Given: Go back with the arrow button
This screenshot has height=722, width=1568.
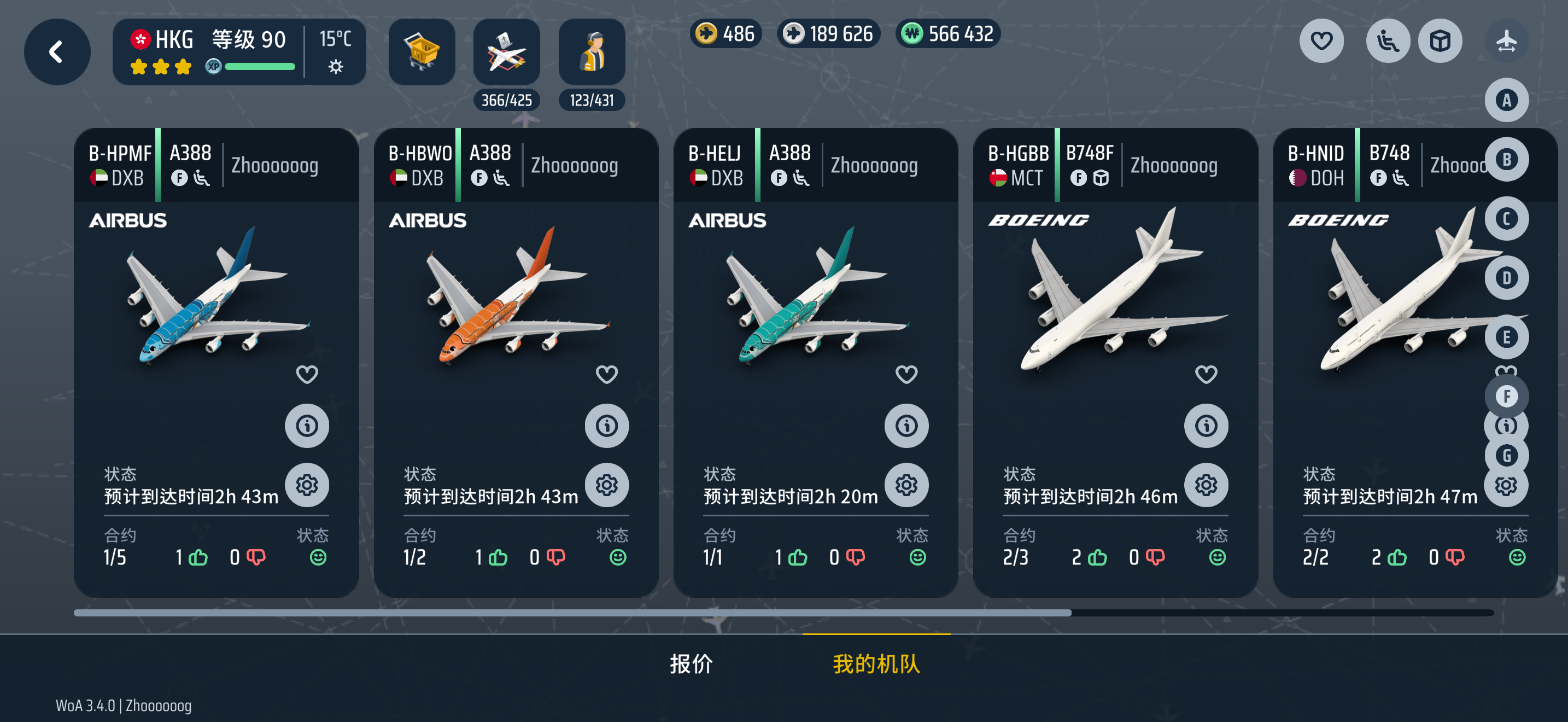Looking at the screenshot, I should point(57,52).
